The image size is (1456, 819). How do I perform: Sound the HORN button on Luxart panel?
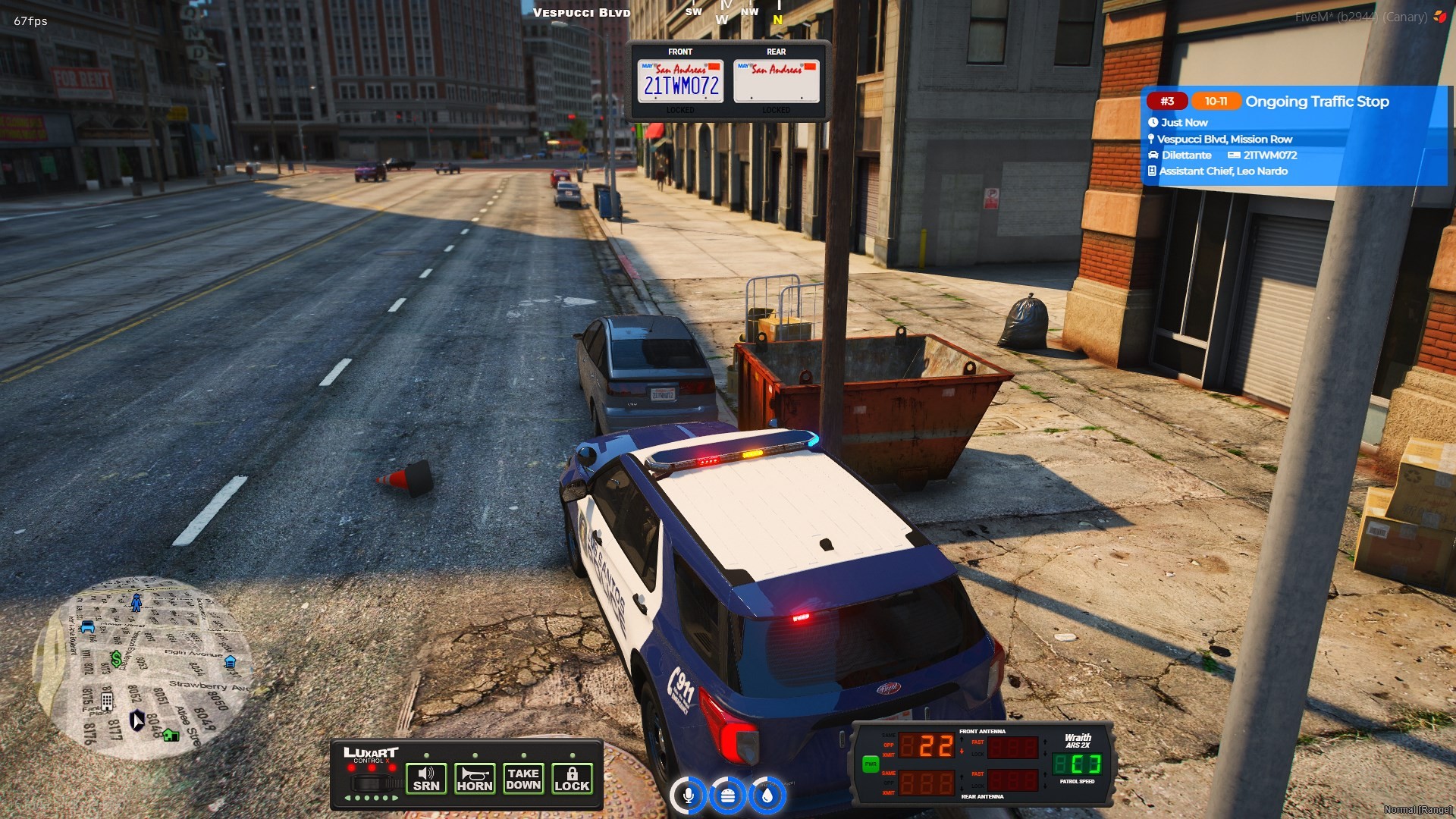(x=475, y=779)
